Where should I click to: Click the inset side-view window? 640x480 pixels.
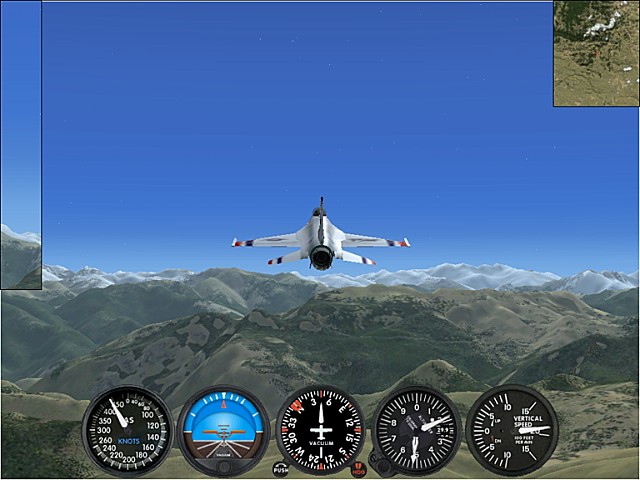pos(20,145)
